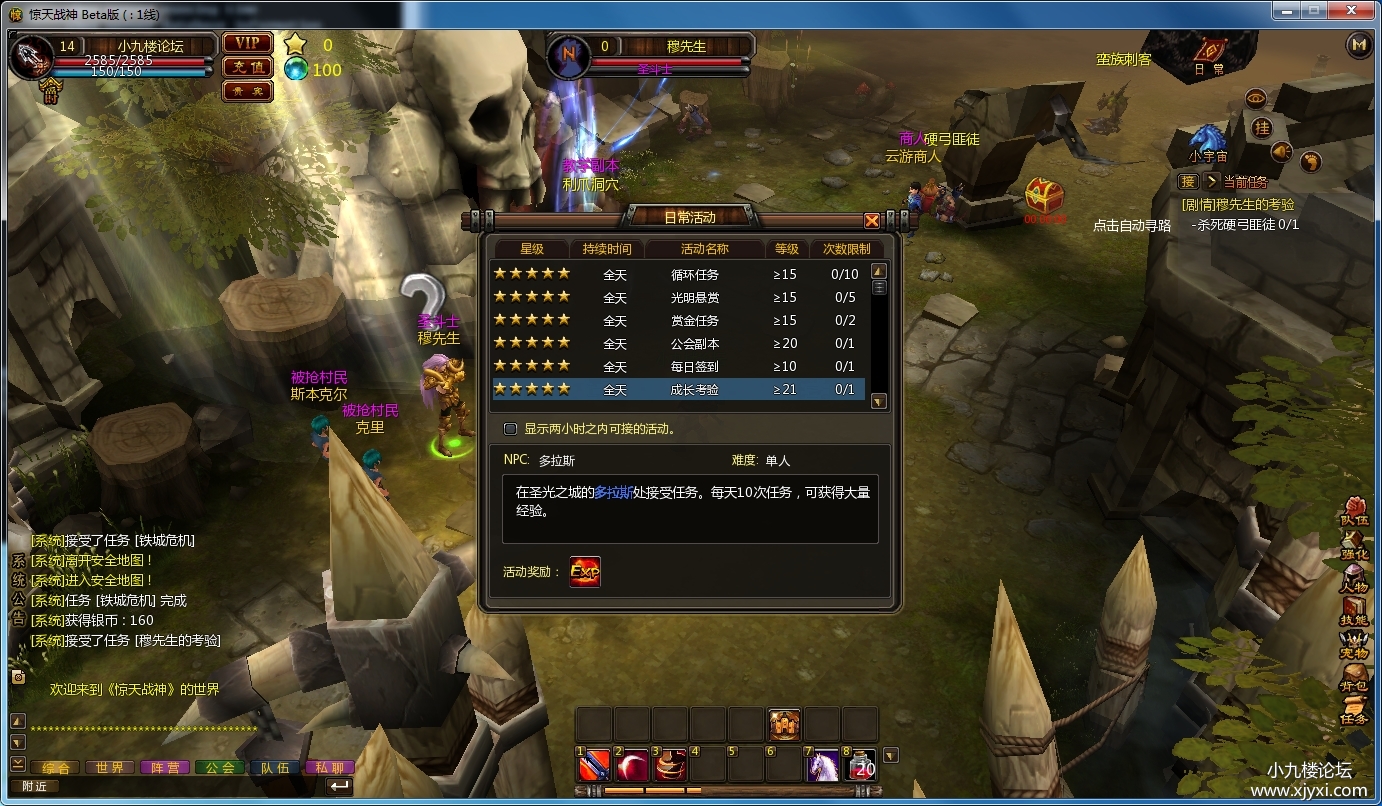Click the round M map button

(x=1358, y=44)
